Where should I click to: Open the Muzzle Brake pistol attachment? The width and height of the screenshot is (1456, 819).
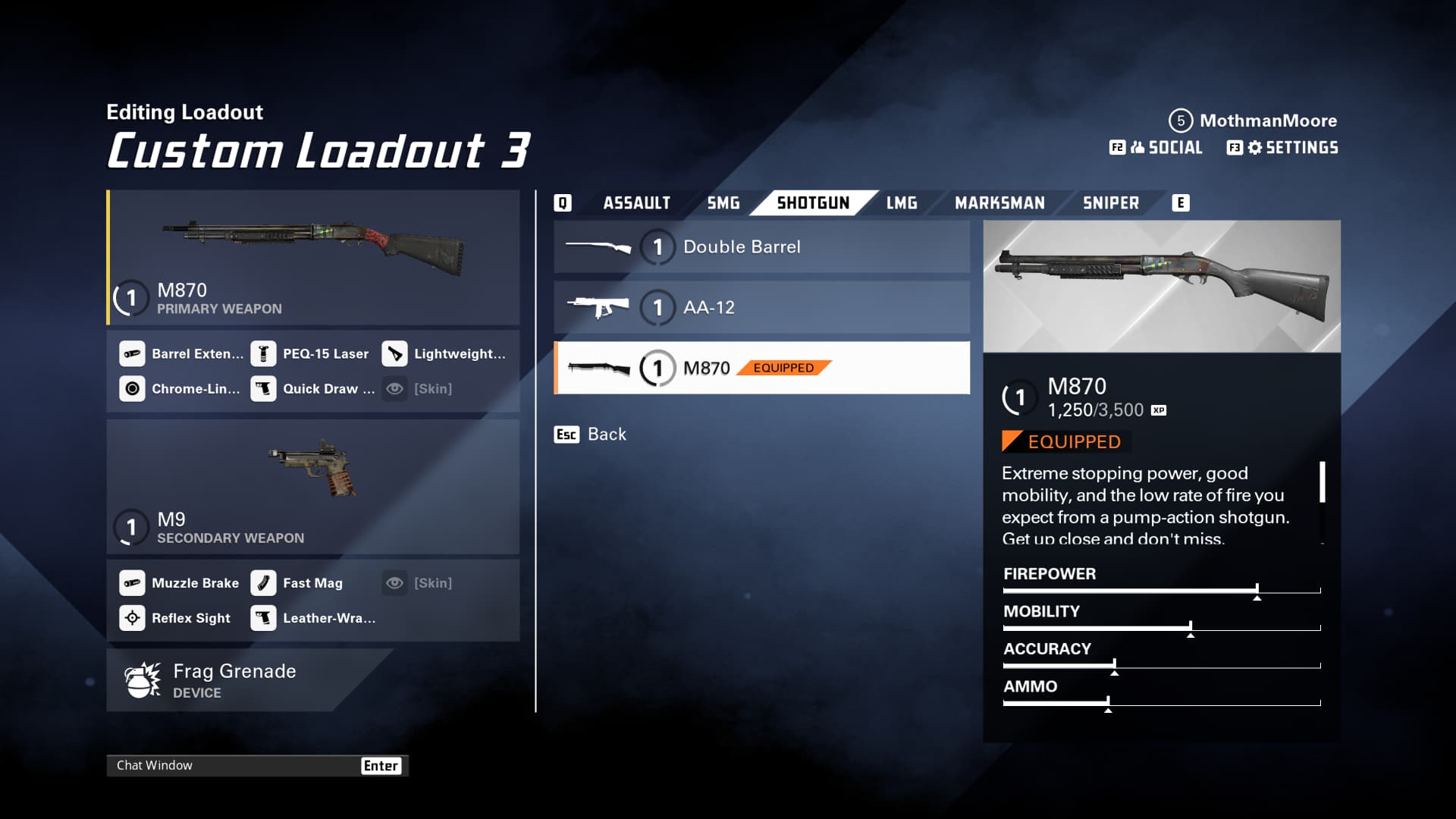tap(180, 583)
